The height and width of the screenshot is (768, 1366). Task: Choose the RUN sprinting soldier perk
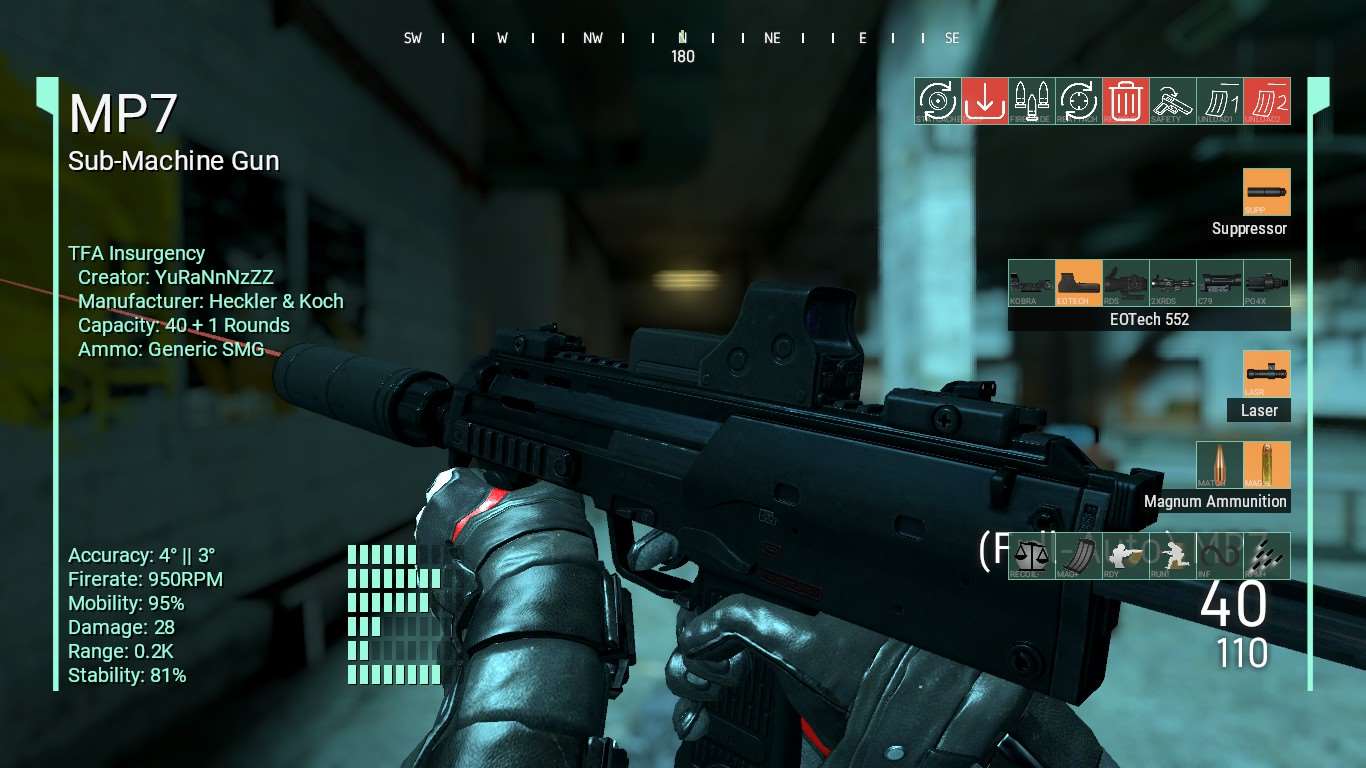(x=1172, y=556)
